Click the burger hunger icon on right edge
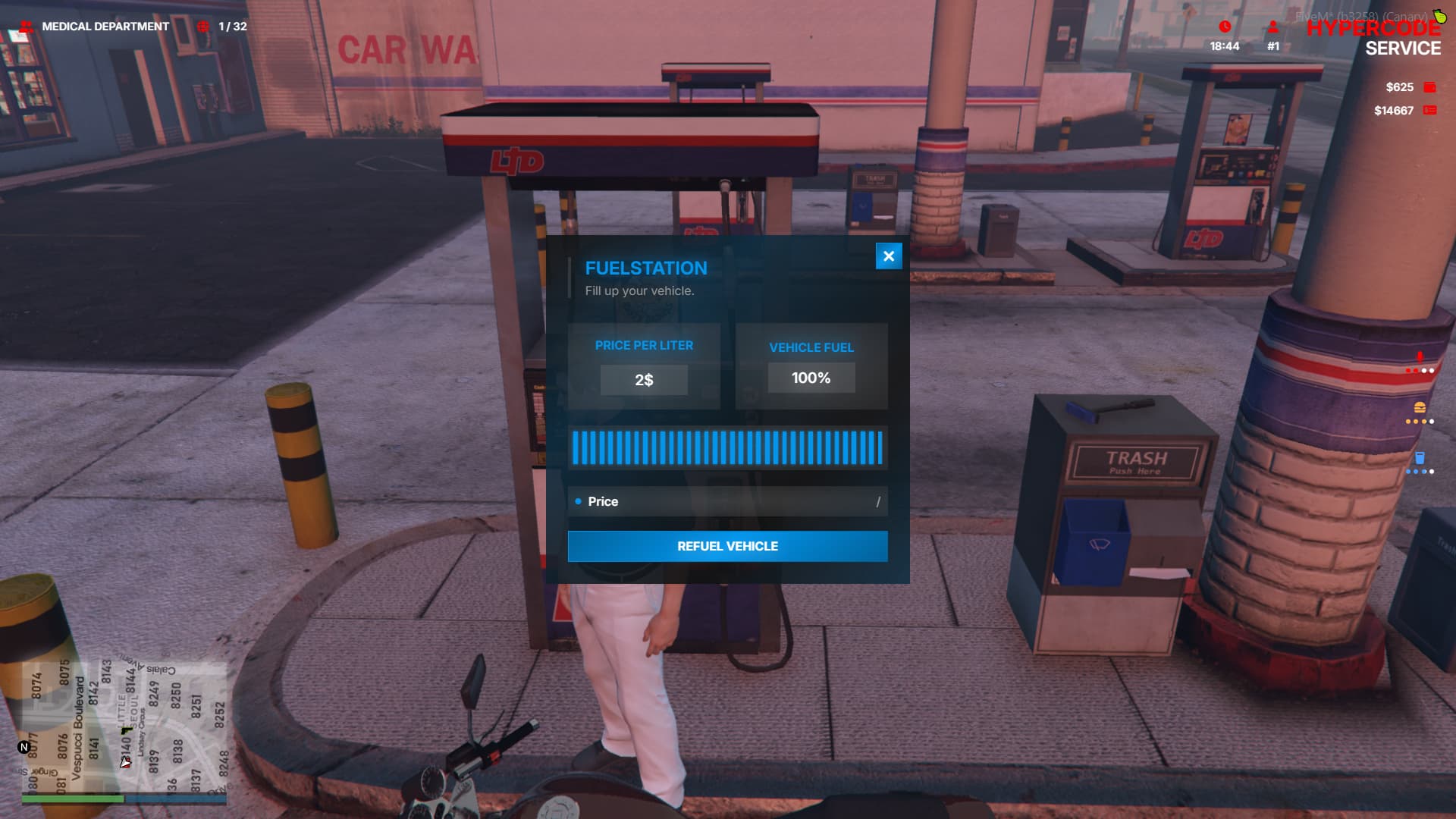Viewport: 1456px width, 819px height. (1420, 407)
